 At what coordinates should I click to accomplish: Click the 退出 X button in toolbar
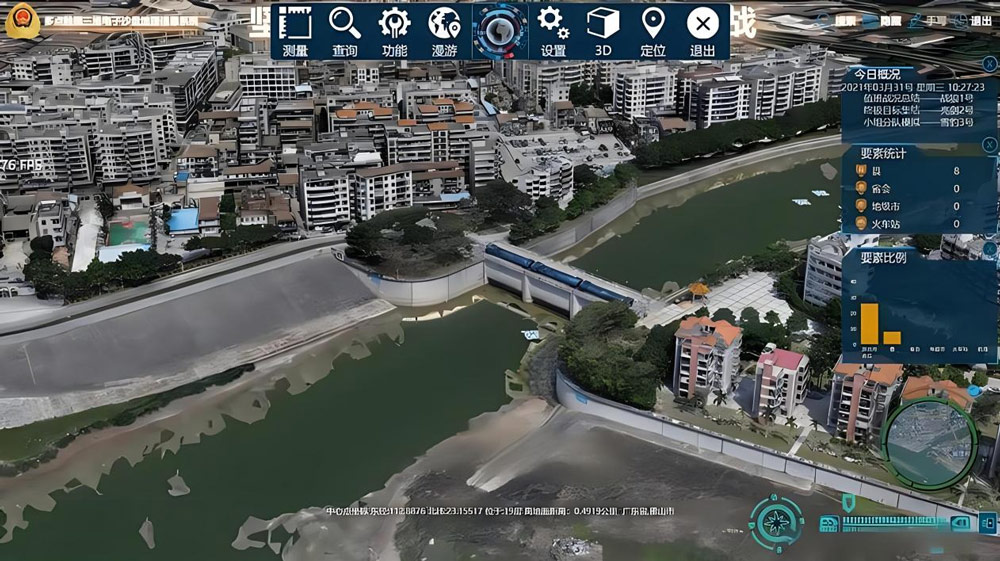tap(703, 31)
